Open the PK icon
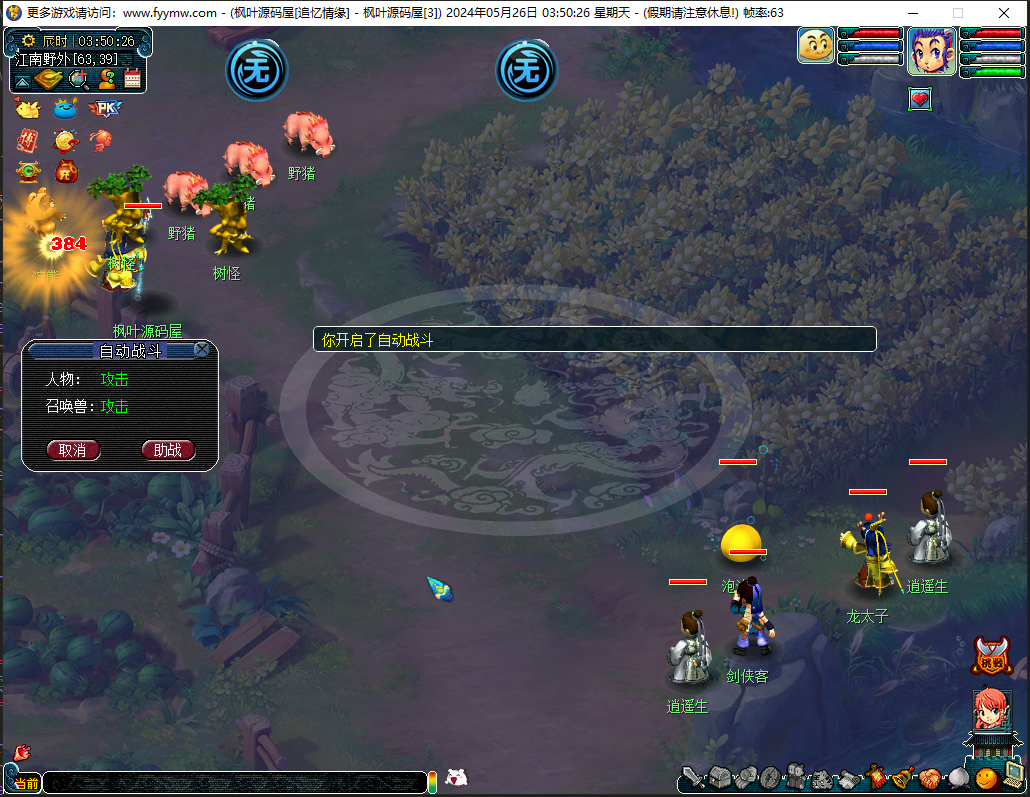The image size is (1030, 797). point(104,108)
